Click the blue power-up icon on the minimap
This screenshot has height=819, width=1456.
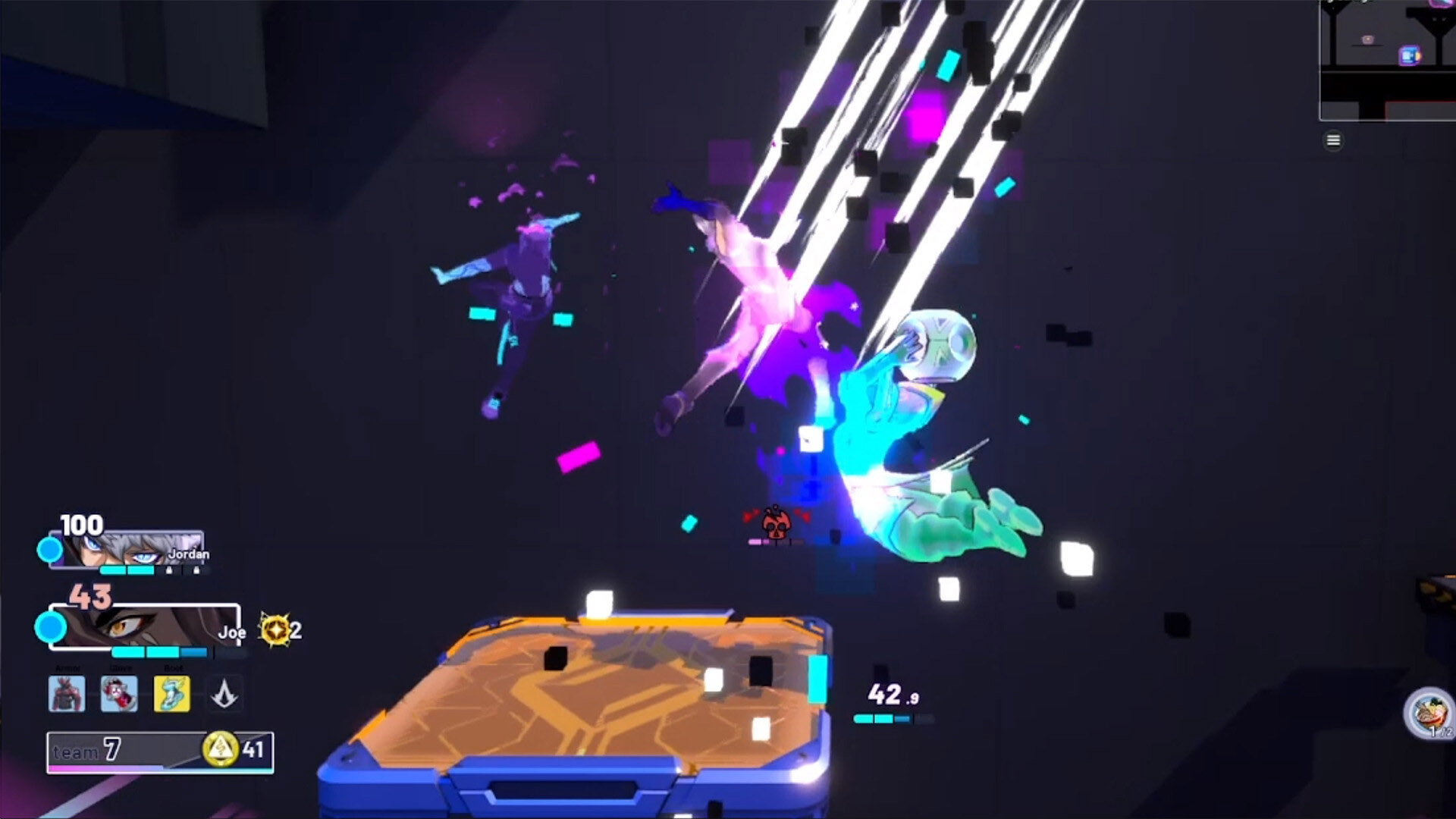click(1408, 55)
